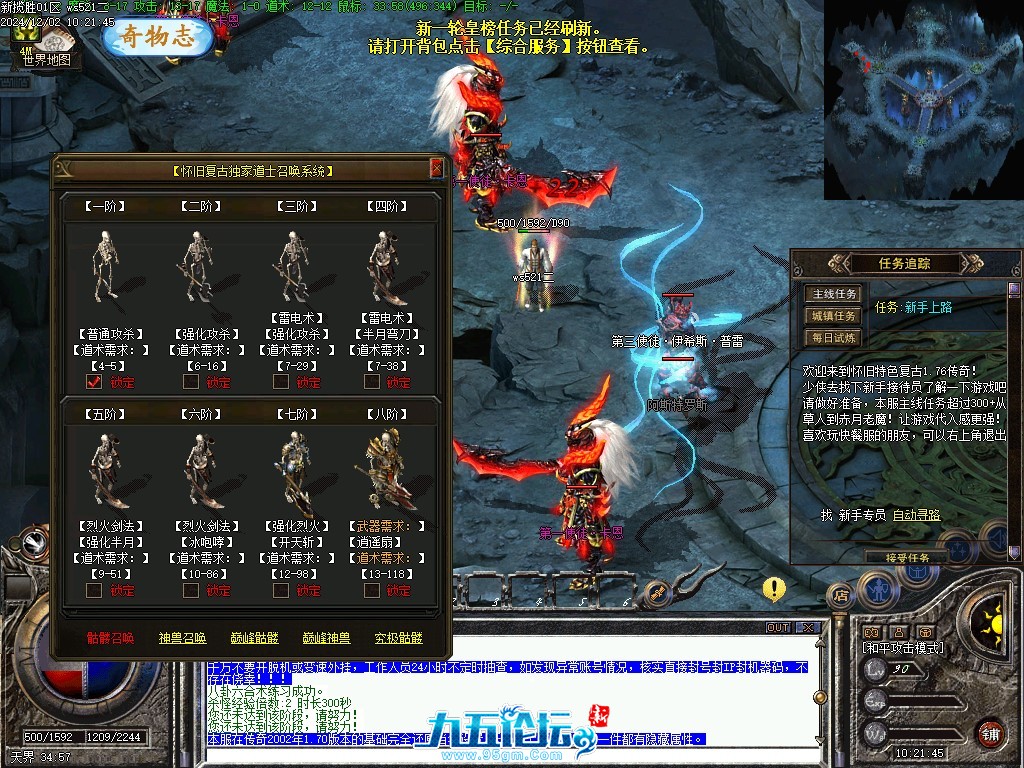Tick the tier-eight (八阶) lock checkbox

[372, 590]
